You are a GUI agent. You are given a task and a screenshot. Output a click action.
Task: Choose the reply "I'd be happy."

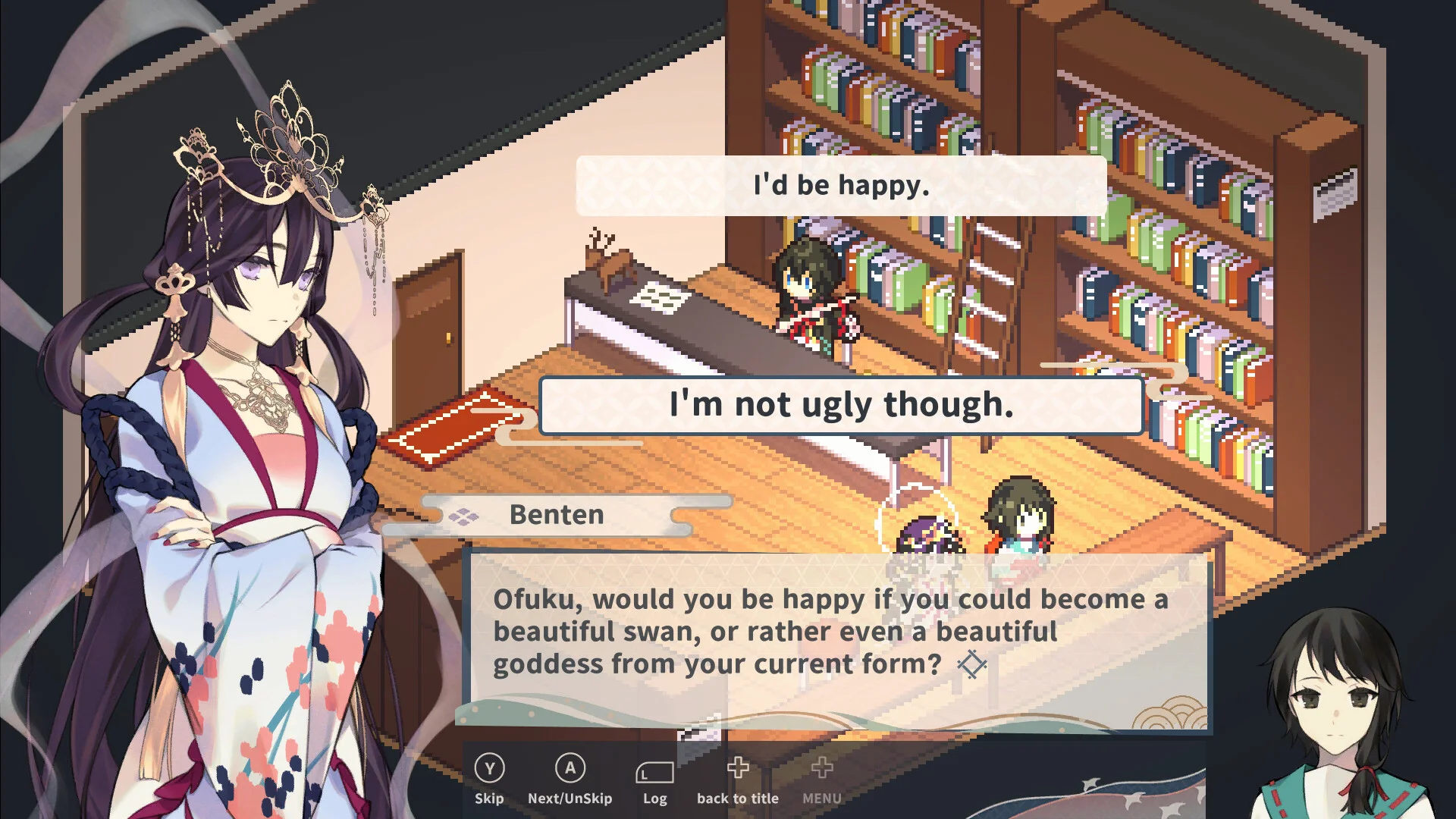coord(841,186)
